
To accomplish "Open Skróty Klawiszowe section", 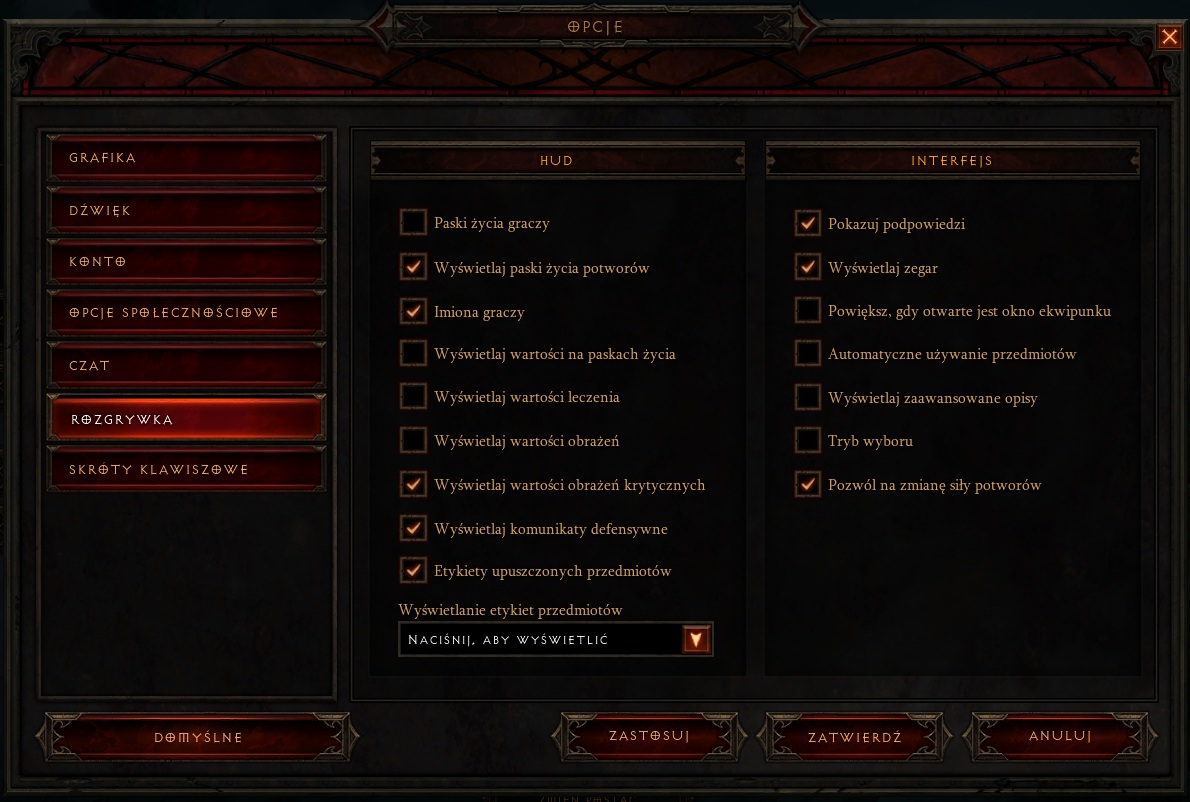I will [186, 470].
